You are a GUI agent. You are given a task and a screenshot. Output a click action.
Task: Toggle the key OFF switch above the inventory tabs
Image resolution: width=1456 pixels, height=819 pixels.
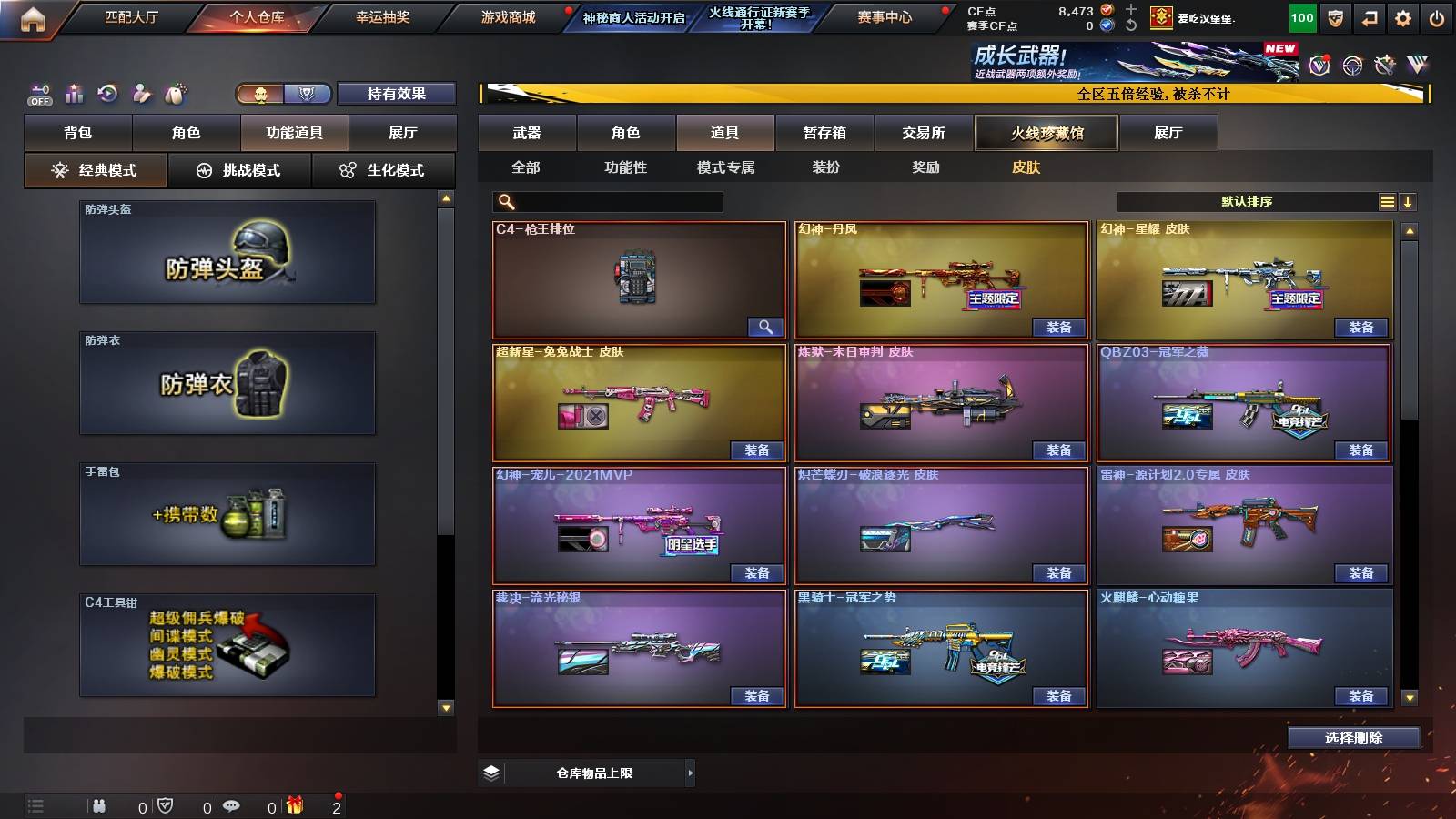[x=39, y=92]
